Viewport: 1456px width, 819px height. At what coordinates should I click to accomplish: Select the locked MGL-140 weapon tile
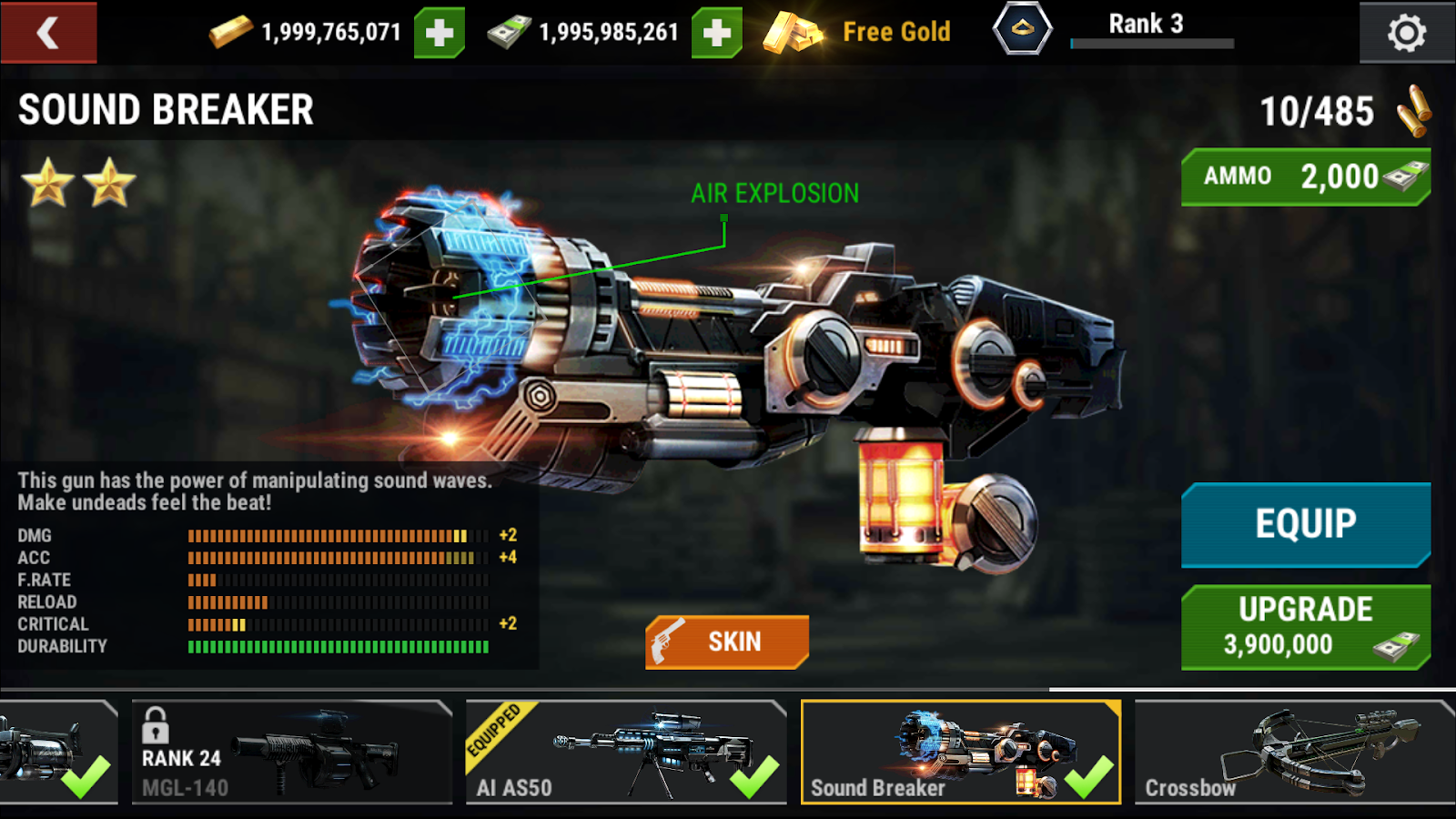coord(291,752)
